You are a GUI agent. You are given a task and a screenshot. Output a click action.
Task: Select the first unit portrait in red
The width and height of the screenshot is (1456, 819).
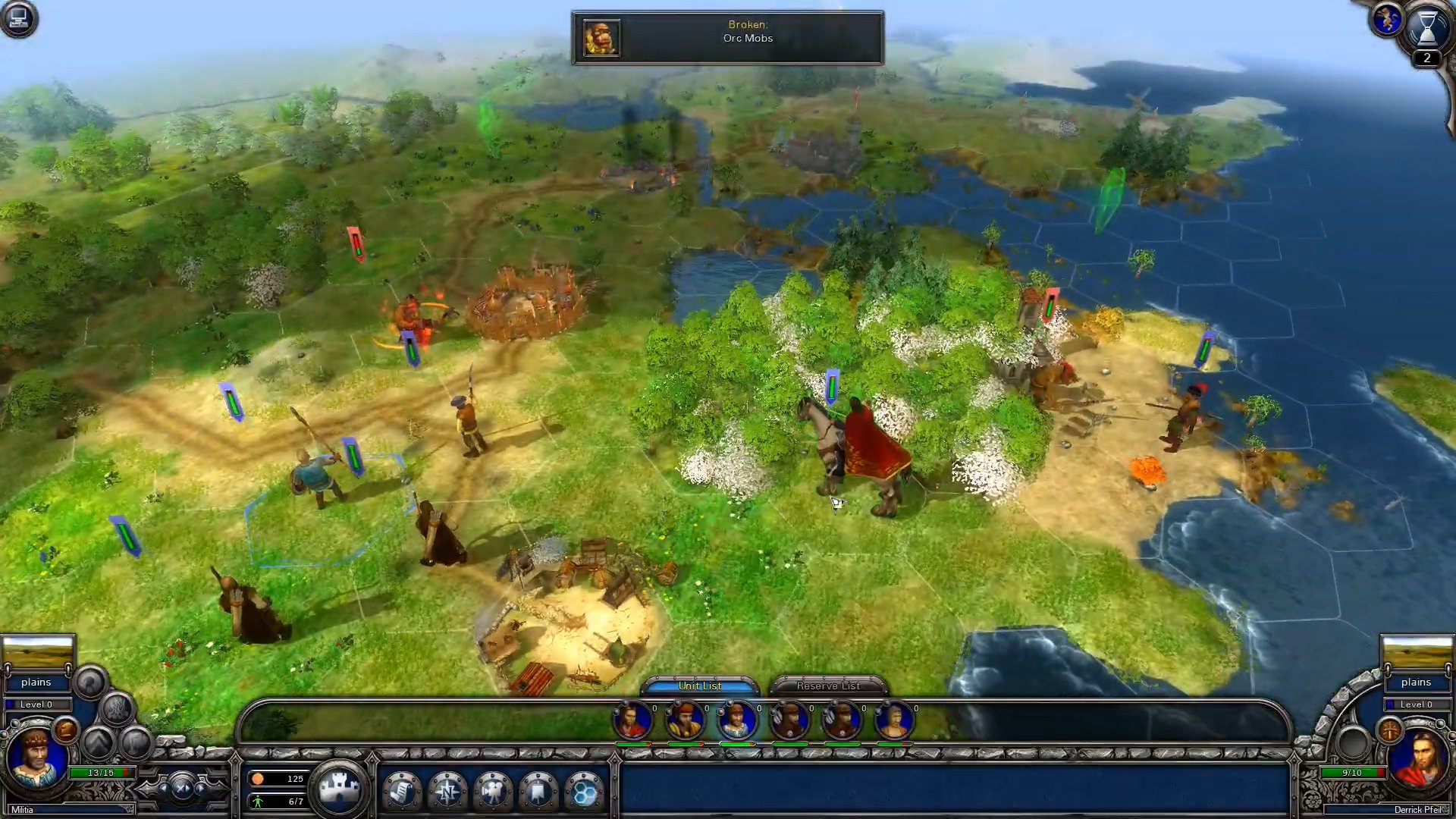(632, 720)
